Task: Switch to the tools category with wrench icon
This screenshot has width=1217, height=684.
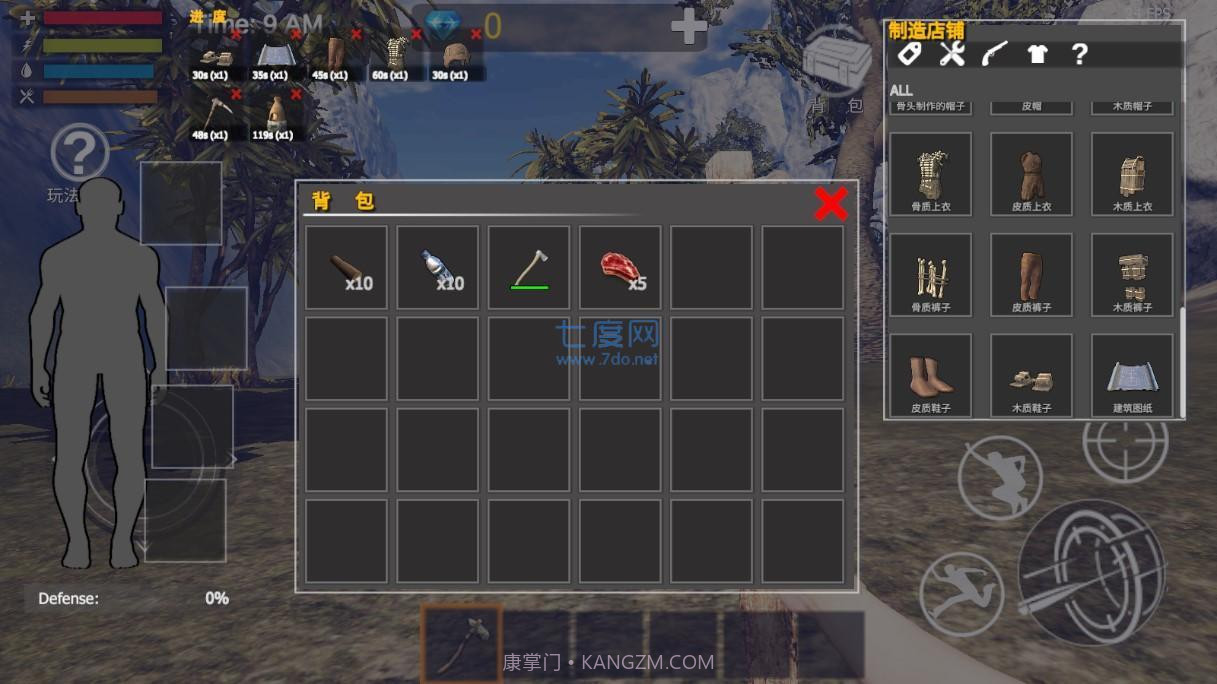Action: pos(951,54)
